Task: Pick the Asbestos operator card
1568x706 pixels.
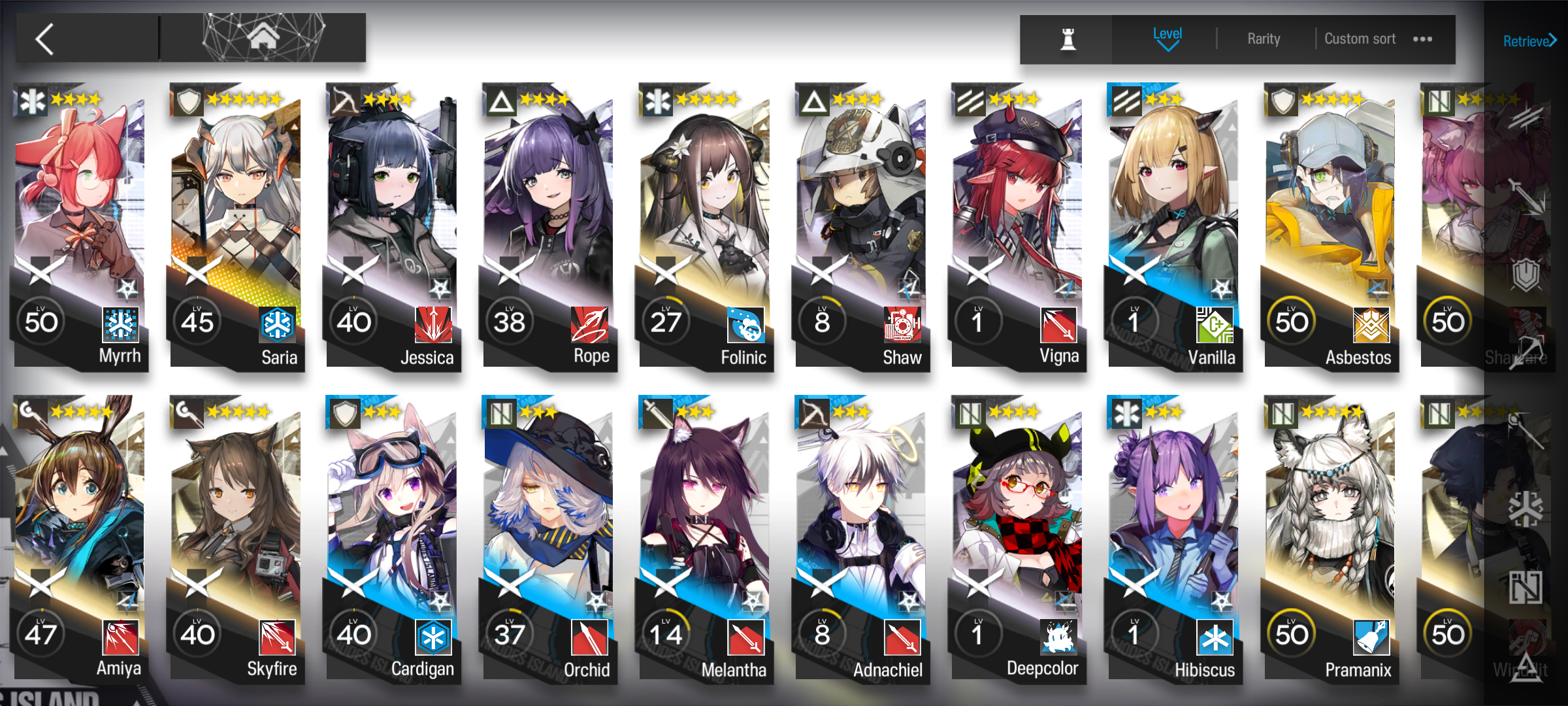Action: point(1330,222)
